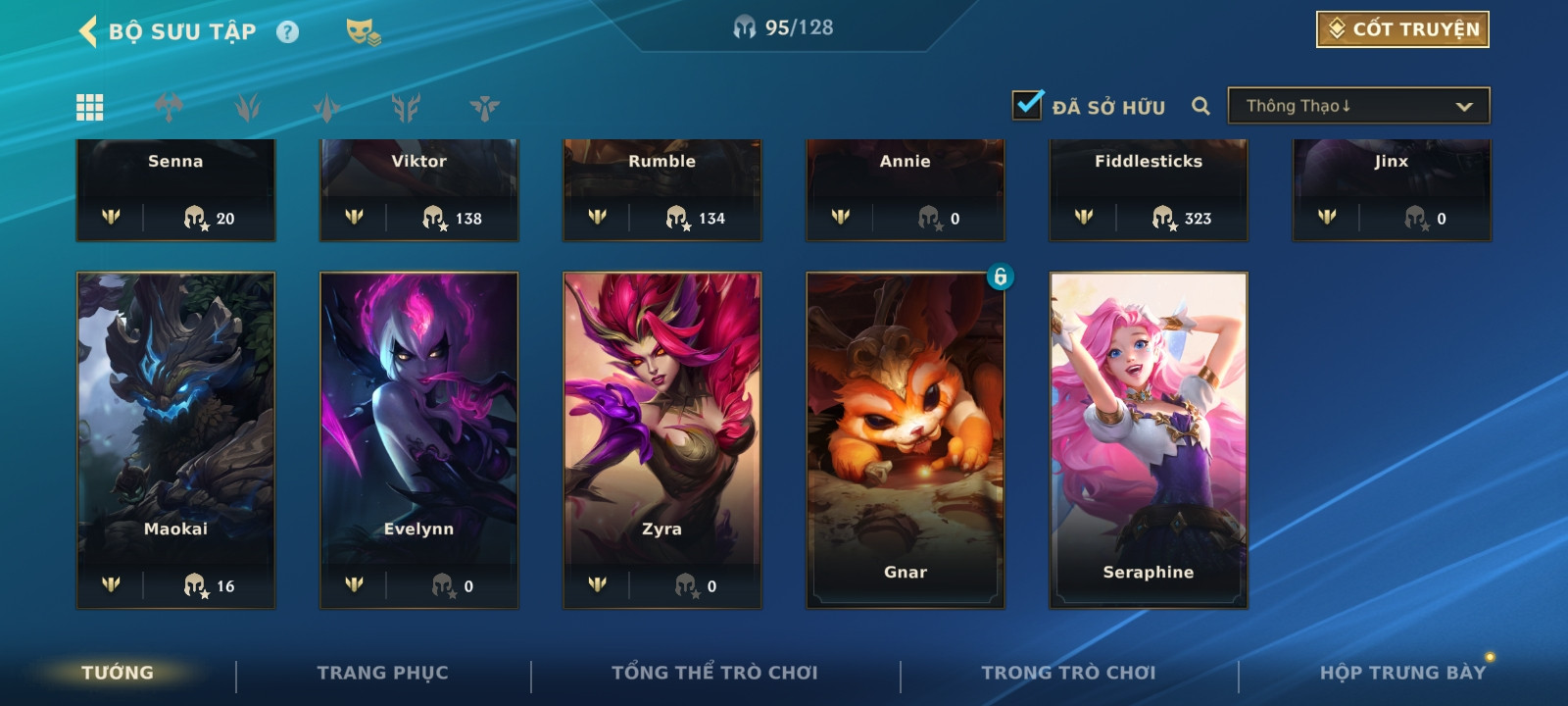Open the help question mark icon
1568x706 pixels.
(287, 32)
